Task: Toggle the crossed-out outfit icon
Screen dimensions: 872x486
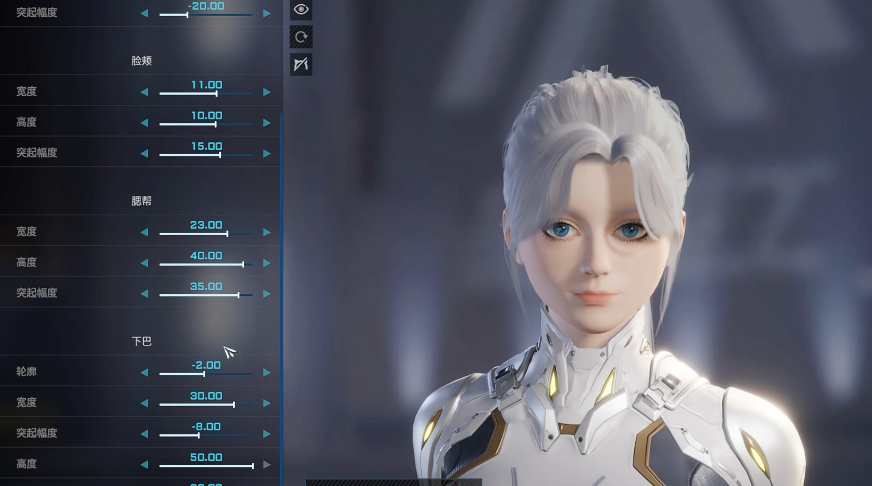Action: click(301, 65)
